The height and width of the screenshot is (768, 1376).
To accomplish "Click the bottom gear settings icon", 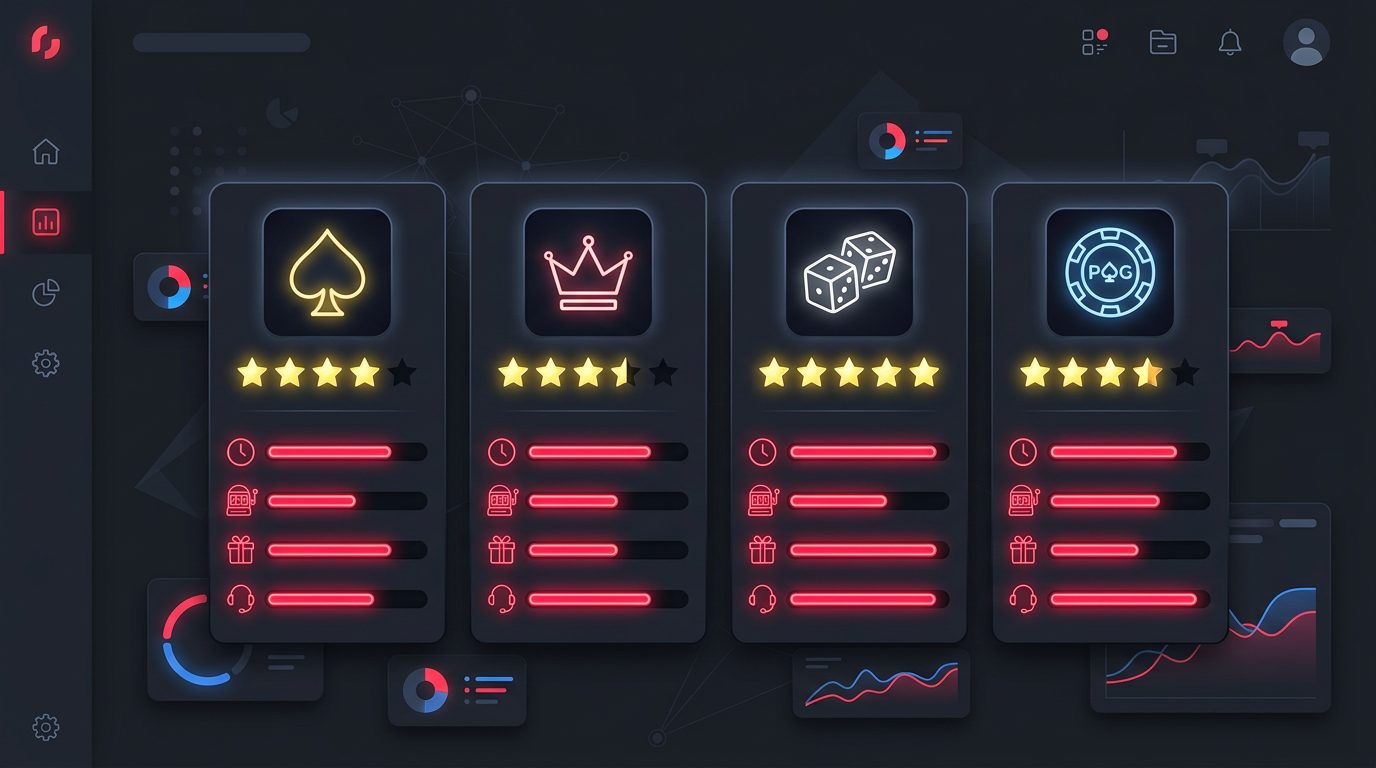I will [x=46, y=727].
